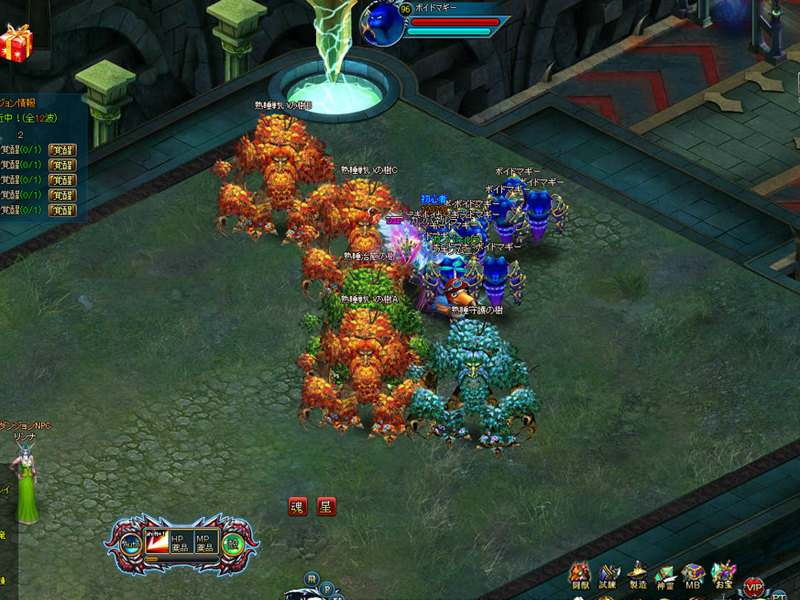Open the 製造 crafting menu icon
This screenshot has width=800, height=600.
[x=637, y=576]
